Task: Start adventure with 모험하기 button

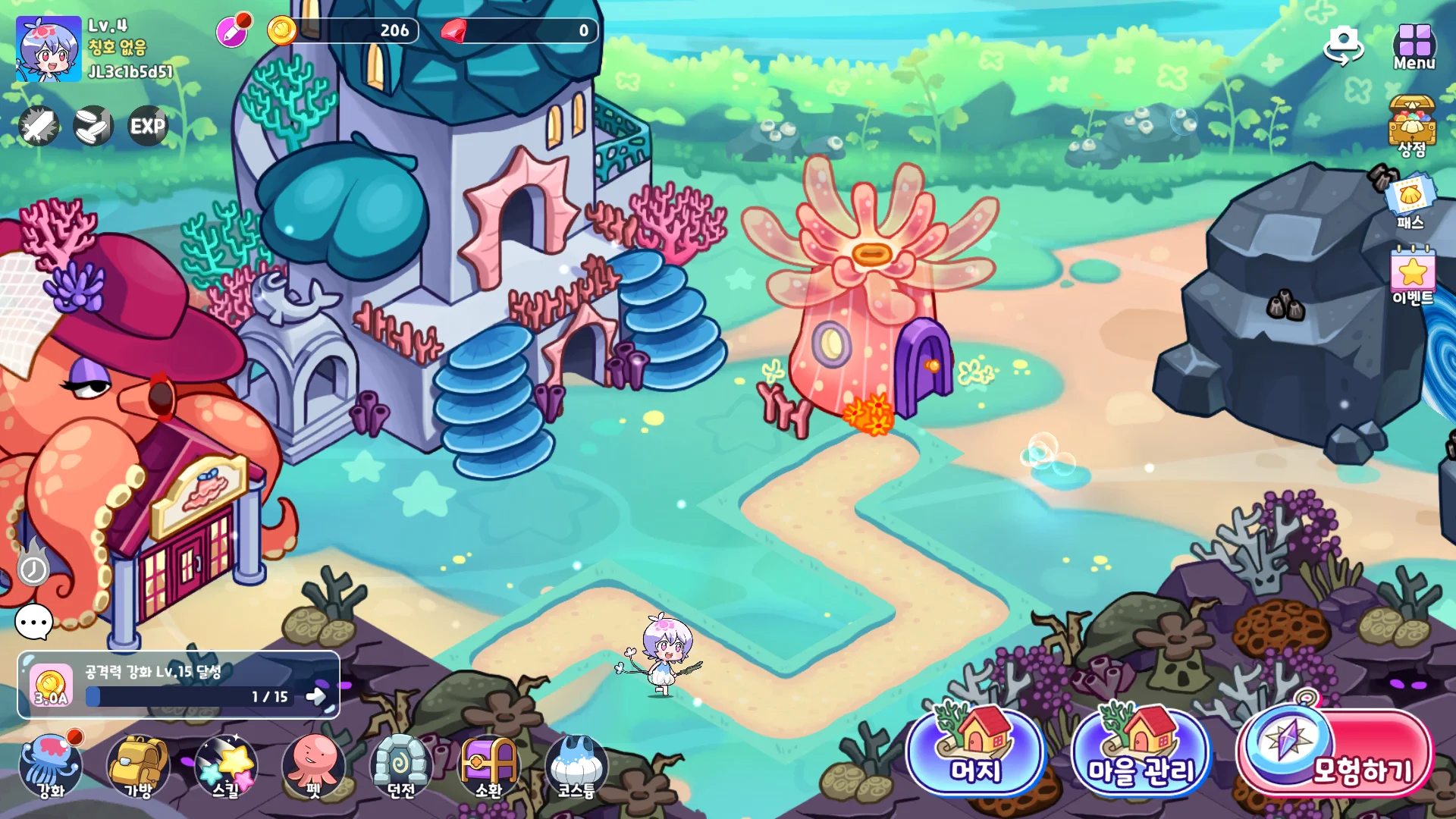Action: pos(1336,754)
